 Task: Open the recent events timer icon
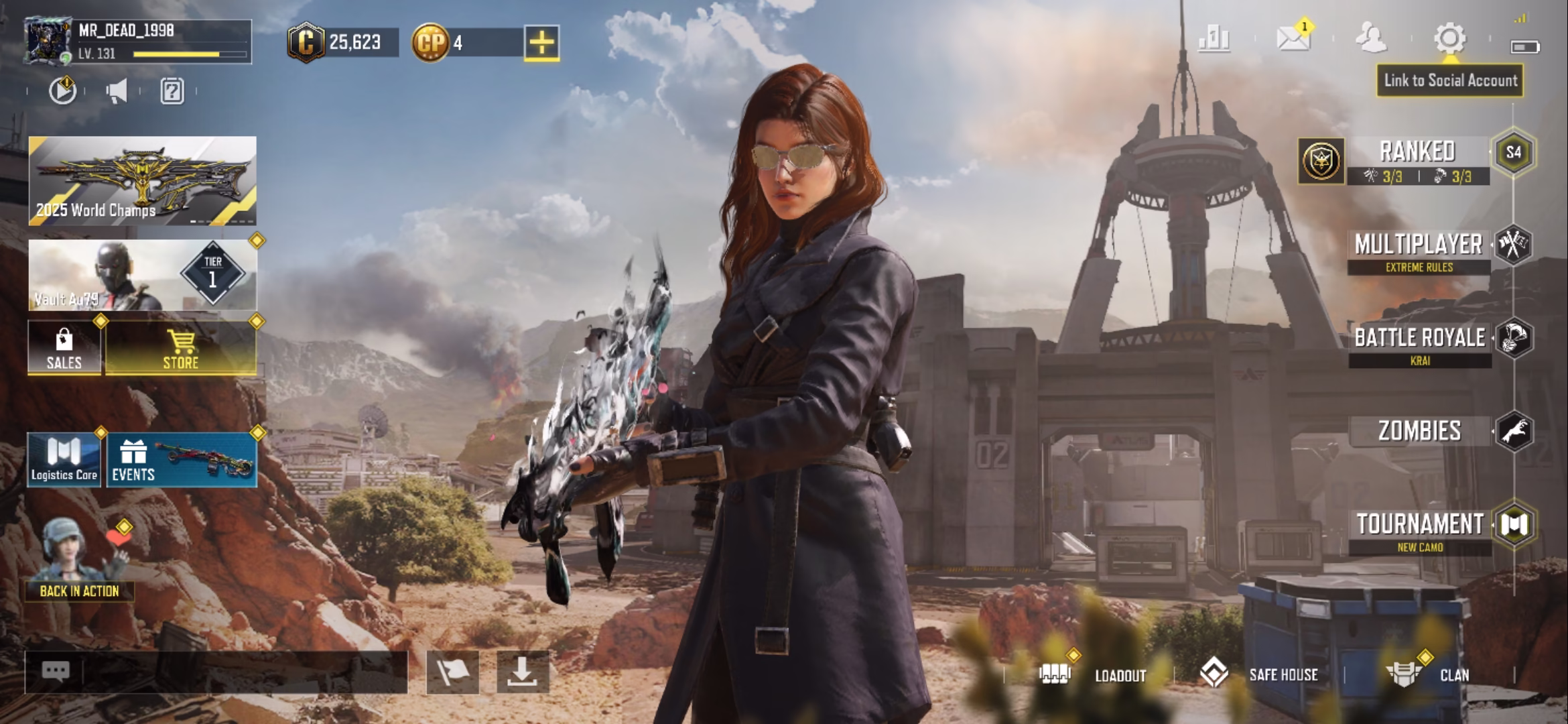(x=62, y=93)
